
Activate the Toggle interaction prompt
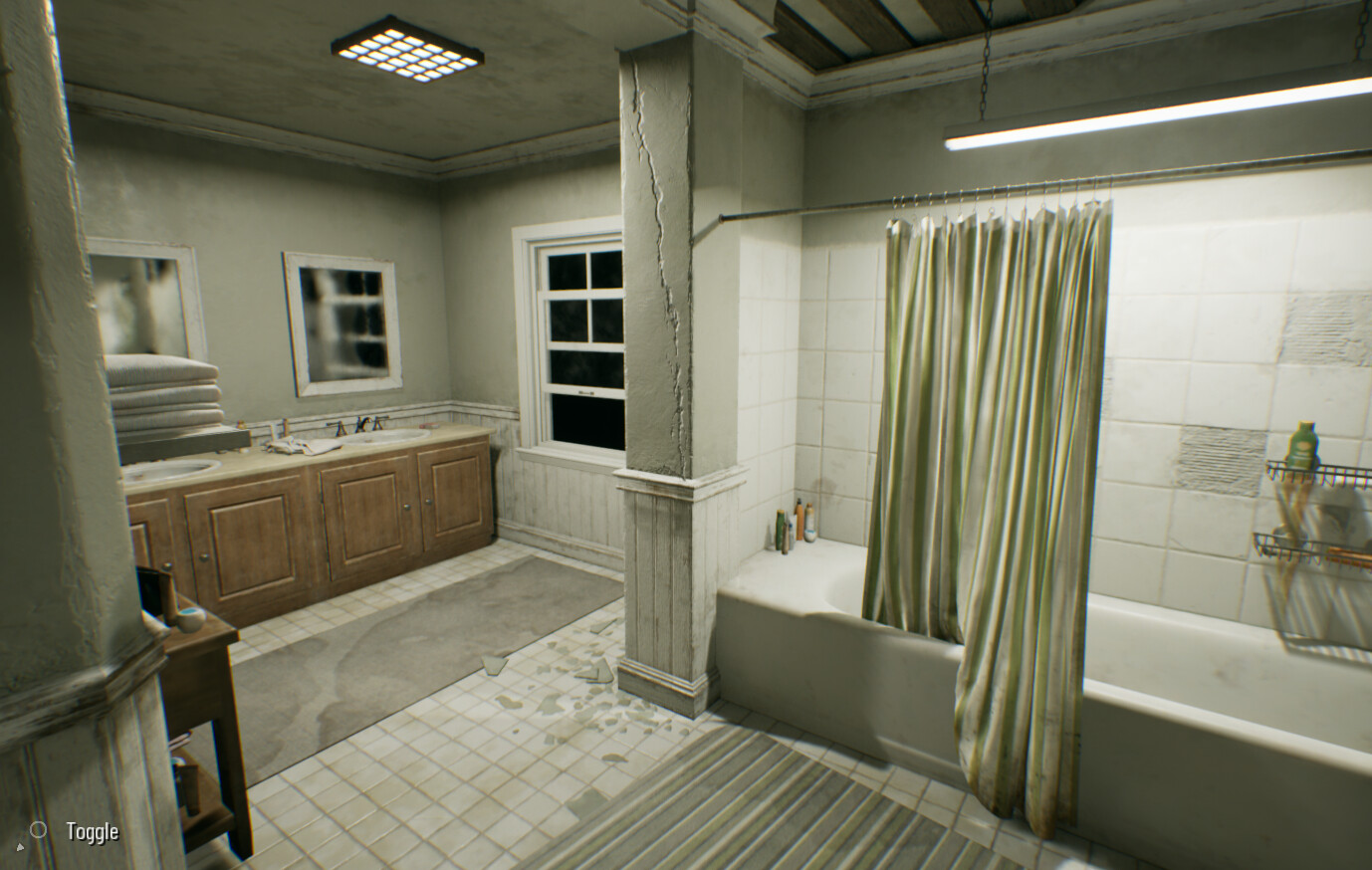[92, 829]
